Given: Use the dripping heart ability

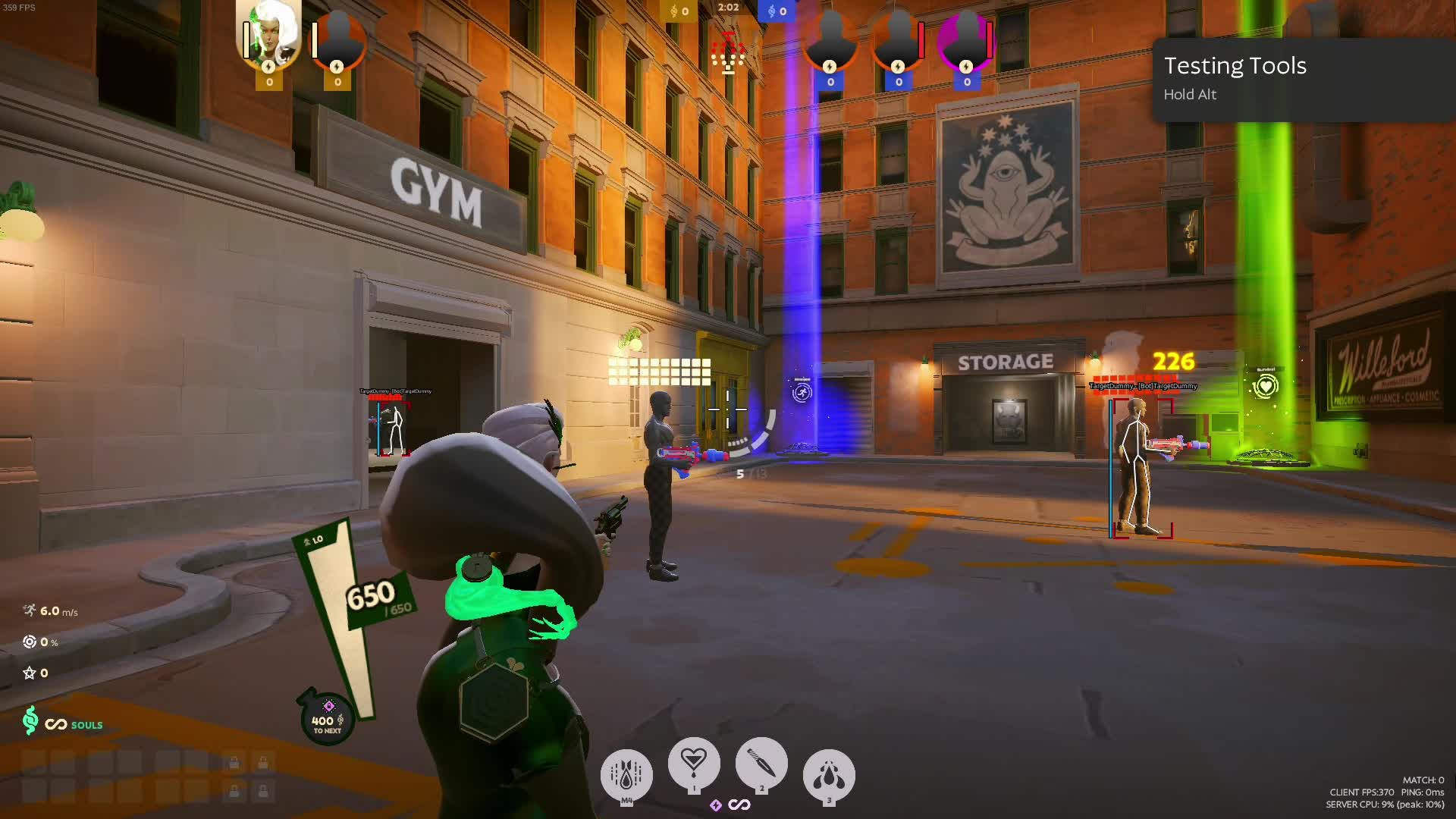Looking at the screenshot, I should [694, 763].
